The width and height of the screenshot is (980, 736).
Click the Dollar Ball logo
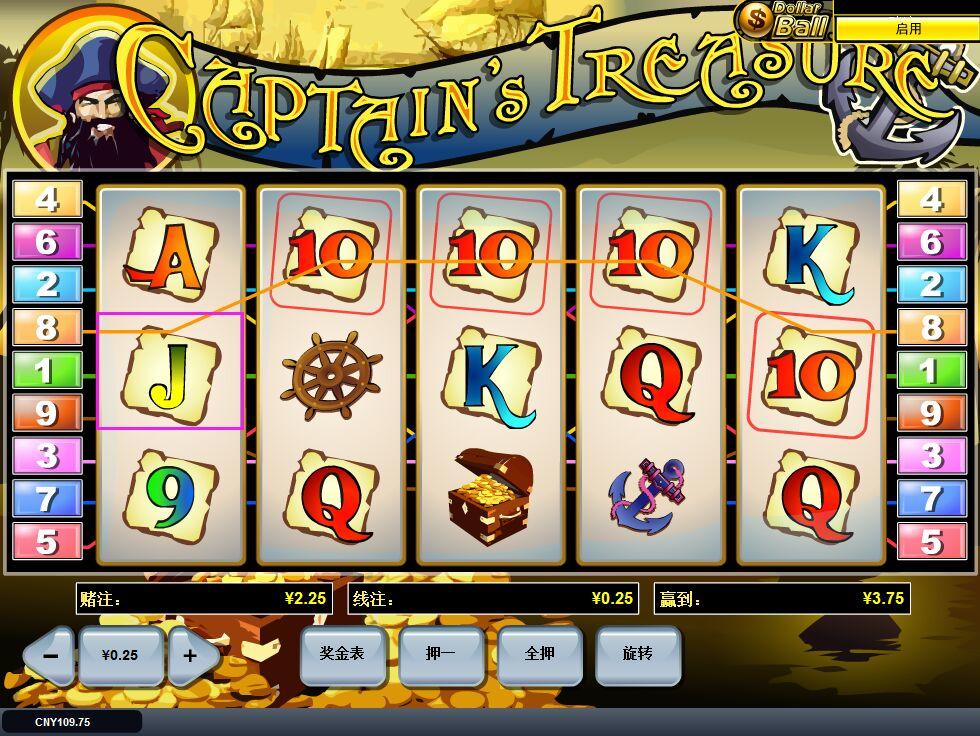(x=783, y=19)
